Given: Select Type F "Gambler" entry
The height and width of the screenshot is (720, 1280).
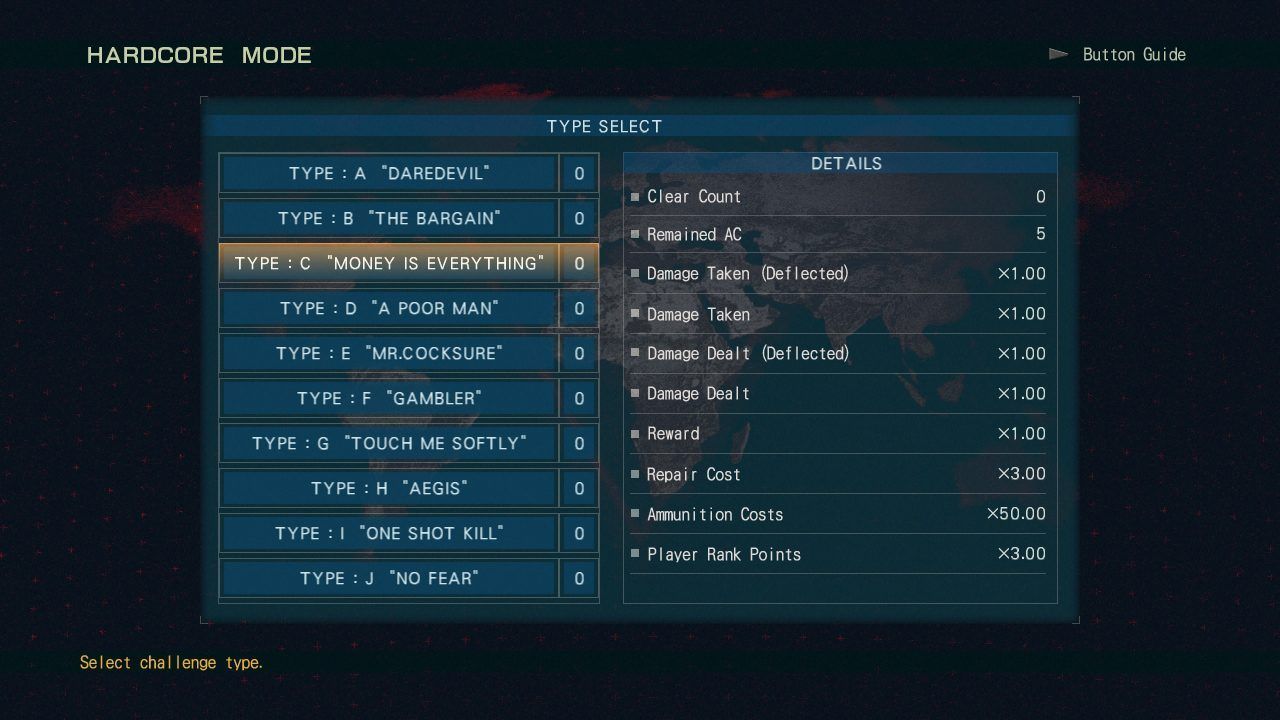Looking at the screenshot, I should [389, 398].
